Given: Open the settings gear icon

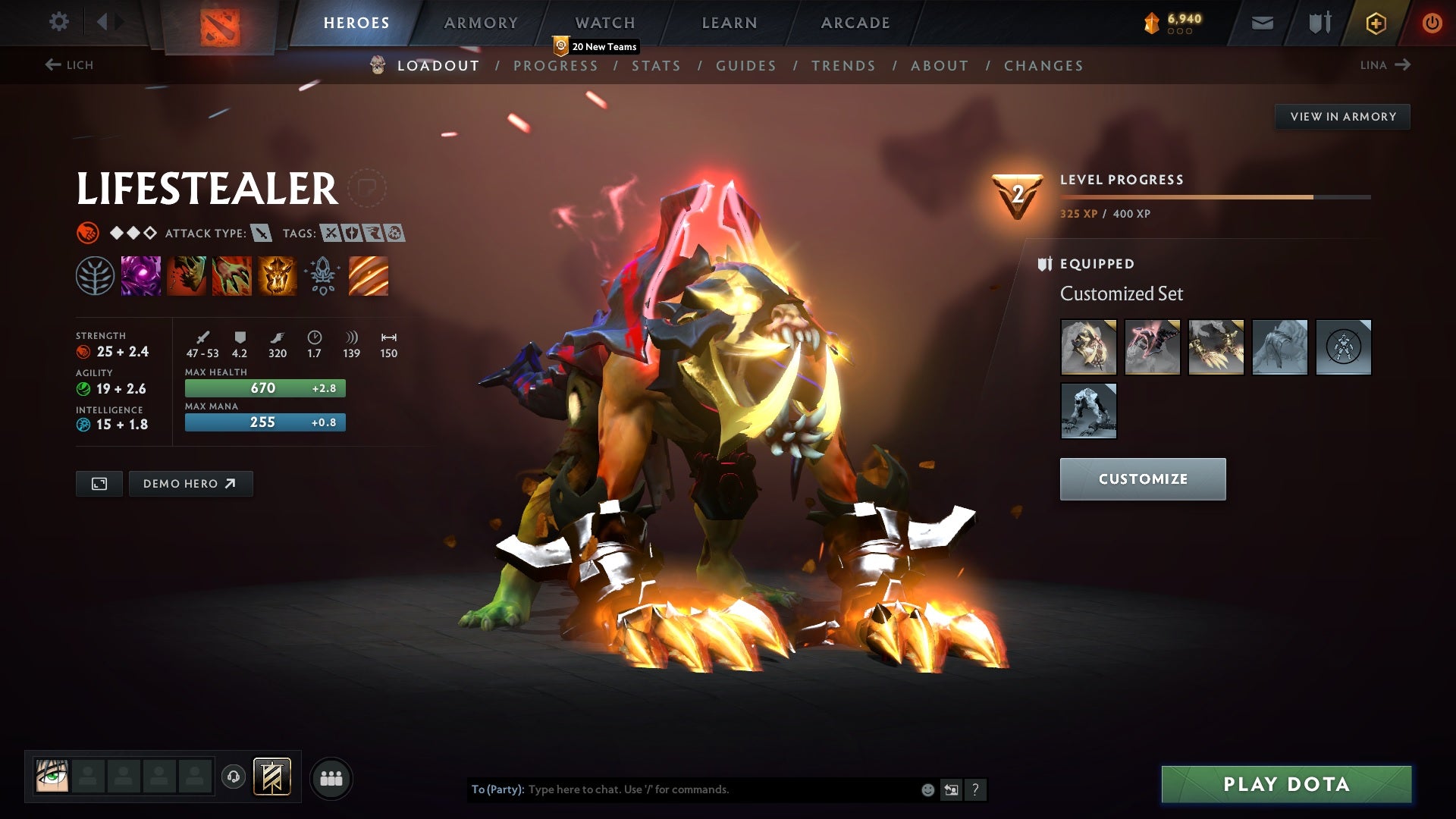Looking at the screenshot, I should [58, 22].
